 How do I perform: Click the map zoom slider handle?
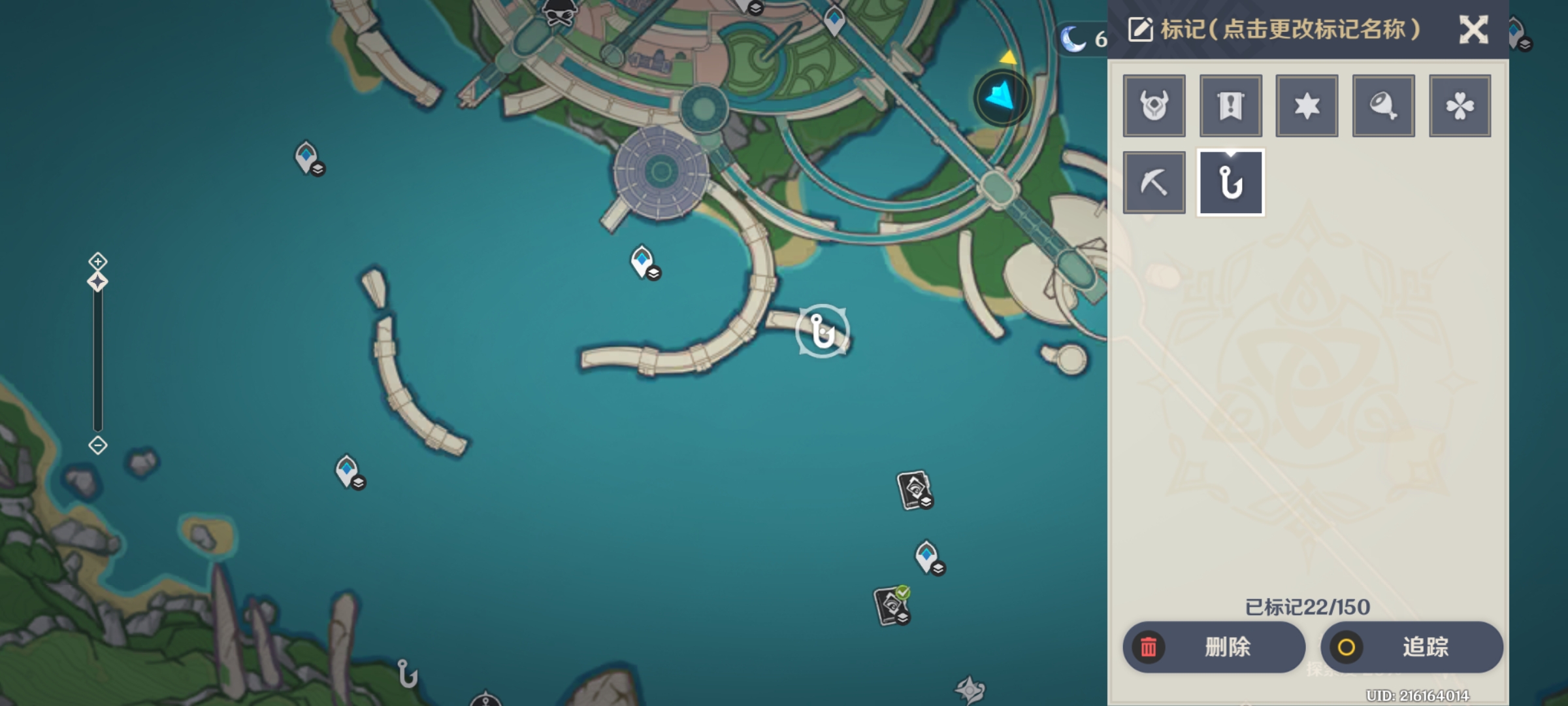point(98,282)
